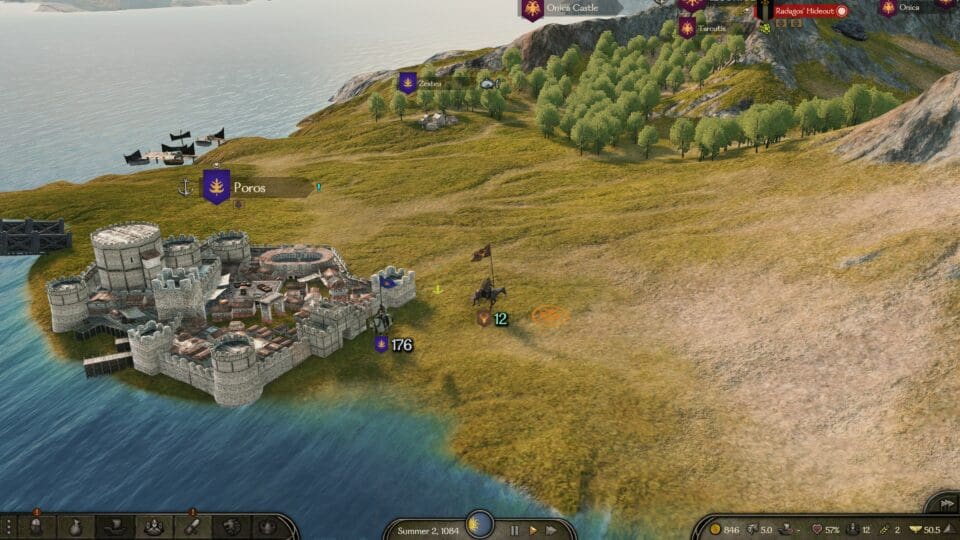This screenshot has height=540, width=960.
Task: Open the quests scroll icon
Action: click(x=193, y=526)
